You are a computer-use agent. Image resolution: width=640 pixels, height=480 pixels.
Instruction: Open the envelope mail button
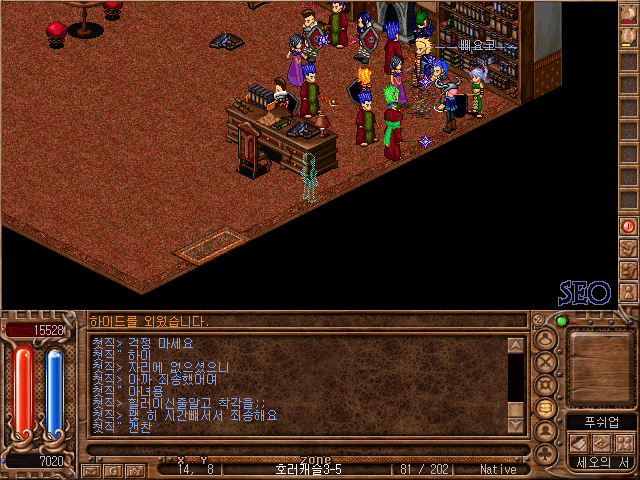[90, 469]
